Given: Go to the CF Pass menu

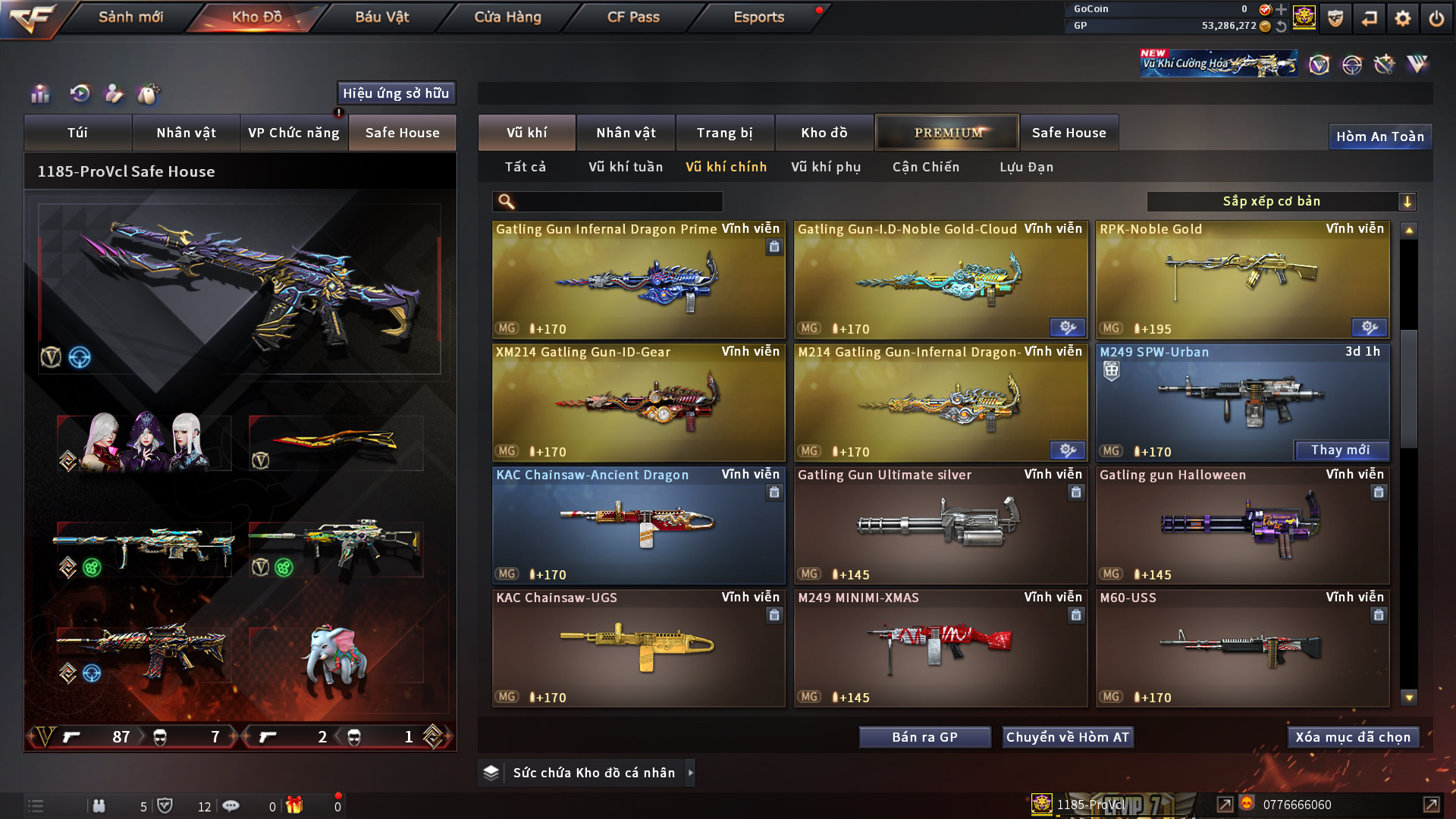Looking at the screenshot, I should 633,17.
